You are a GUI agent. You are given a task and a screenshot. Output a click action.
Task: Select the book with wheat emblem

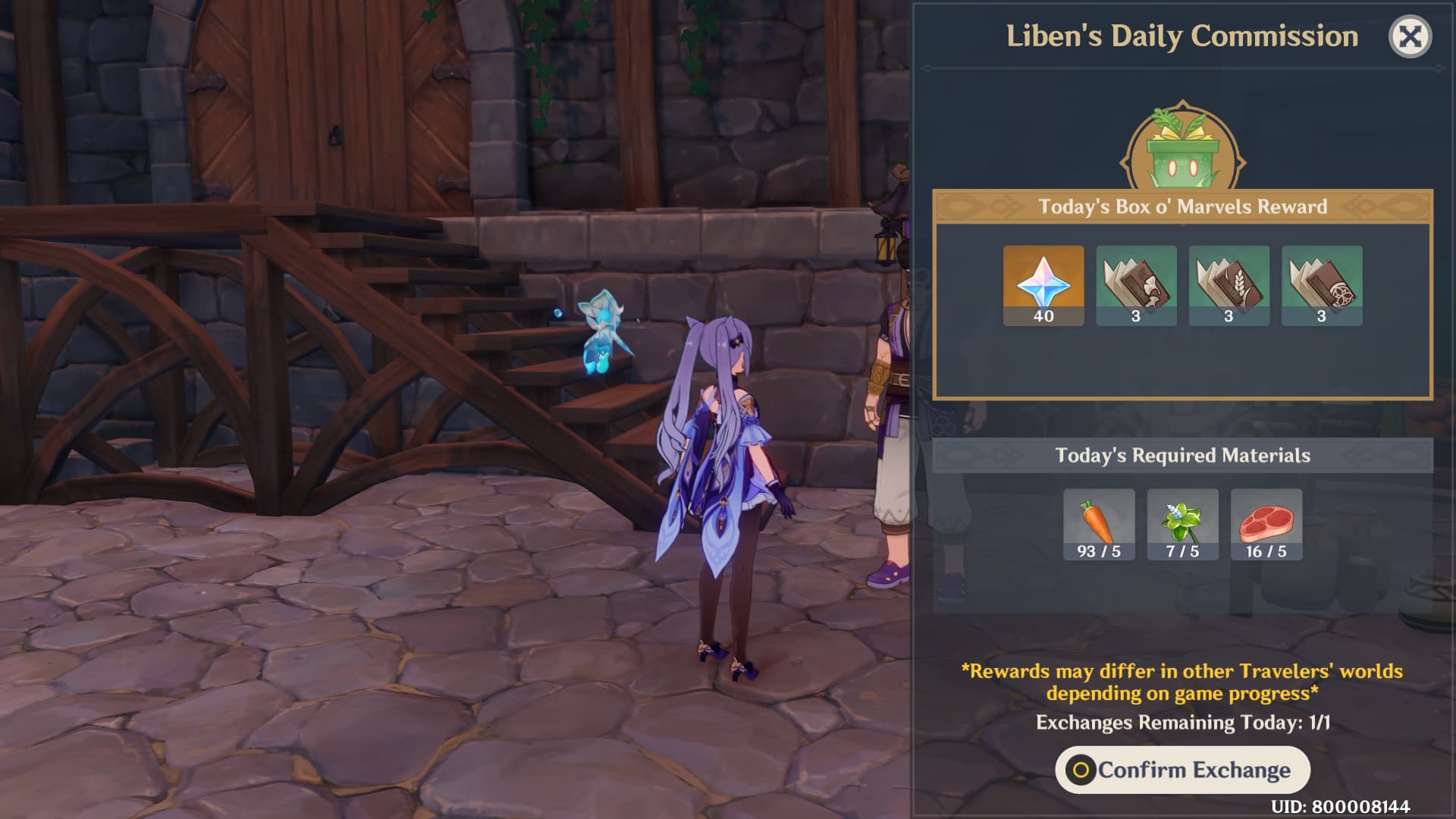pos(1228,285)
